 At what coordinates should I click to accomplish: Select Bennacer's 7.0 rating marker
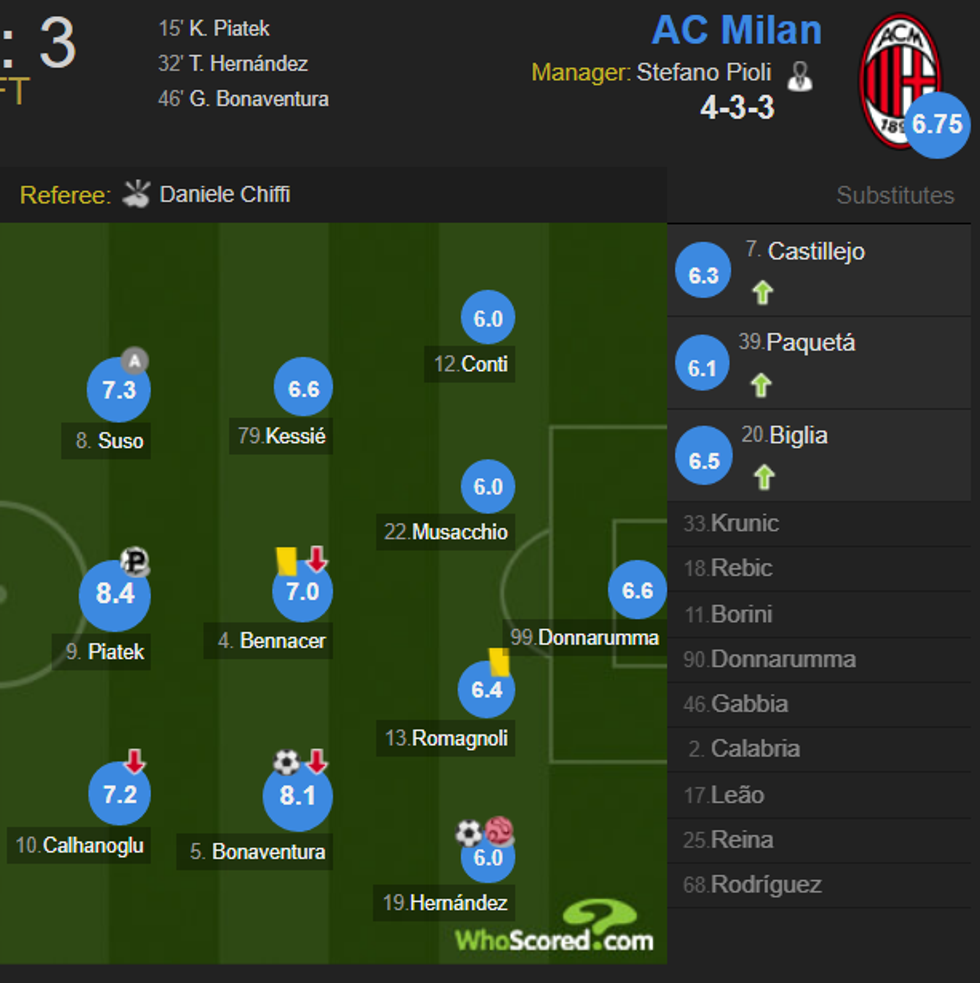302,591
